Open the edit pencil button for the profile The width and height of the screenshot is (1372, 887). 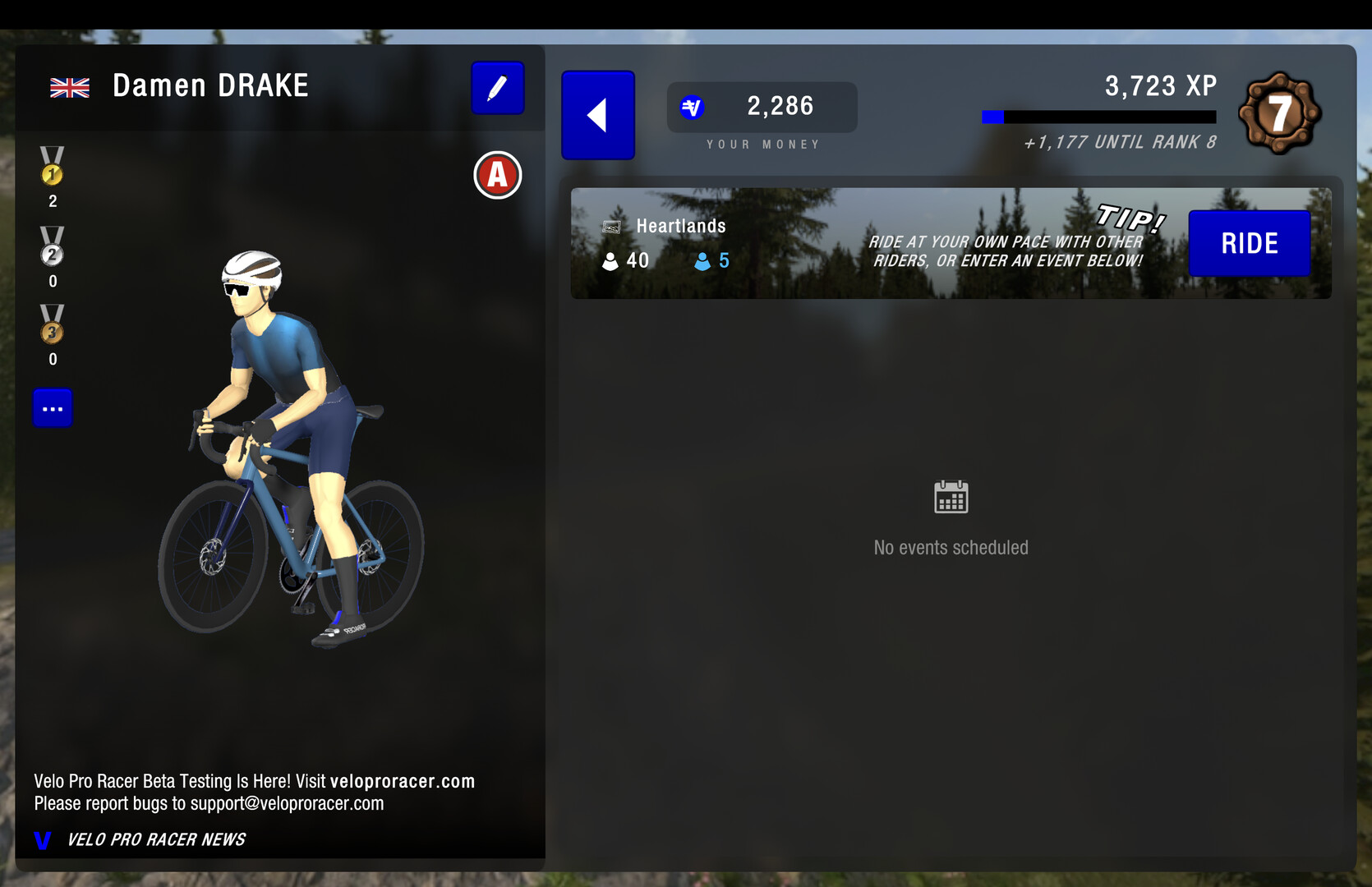coord(497,88)
